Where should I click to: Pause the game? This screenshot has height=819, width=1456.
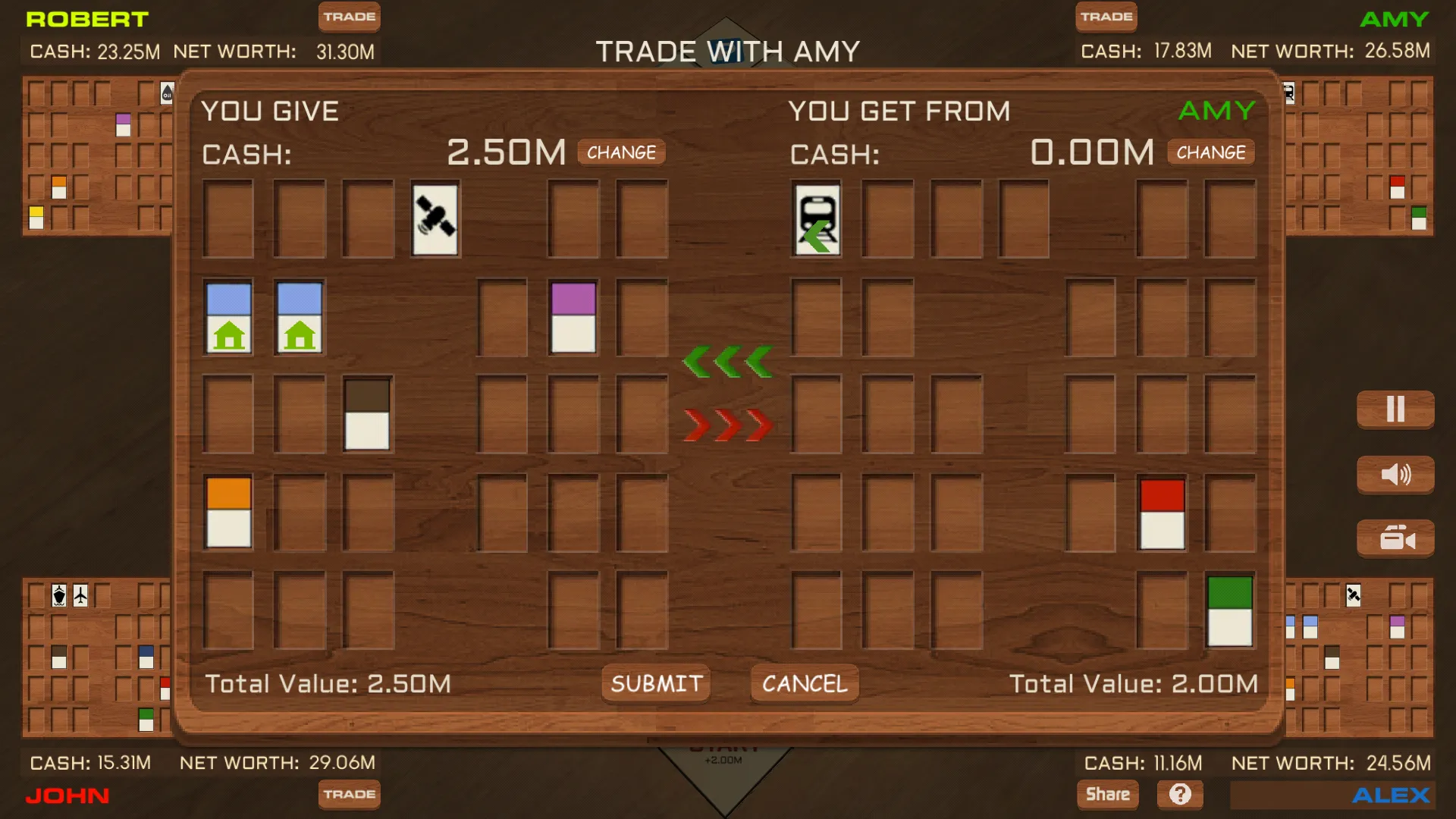click(x=1395, y=409)
